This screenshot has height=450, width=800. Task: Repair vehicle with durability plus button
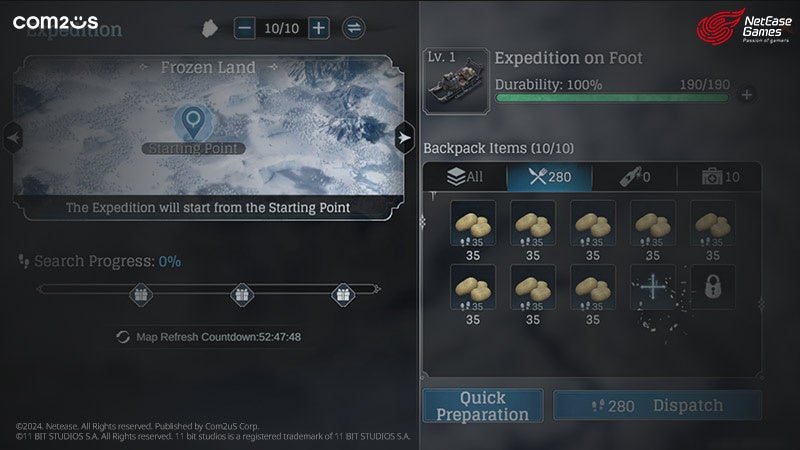click(x=746, y=96)
